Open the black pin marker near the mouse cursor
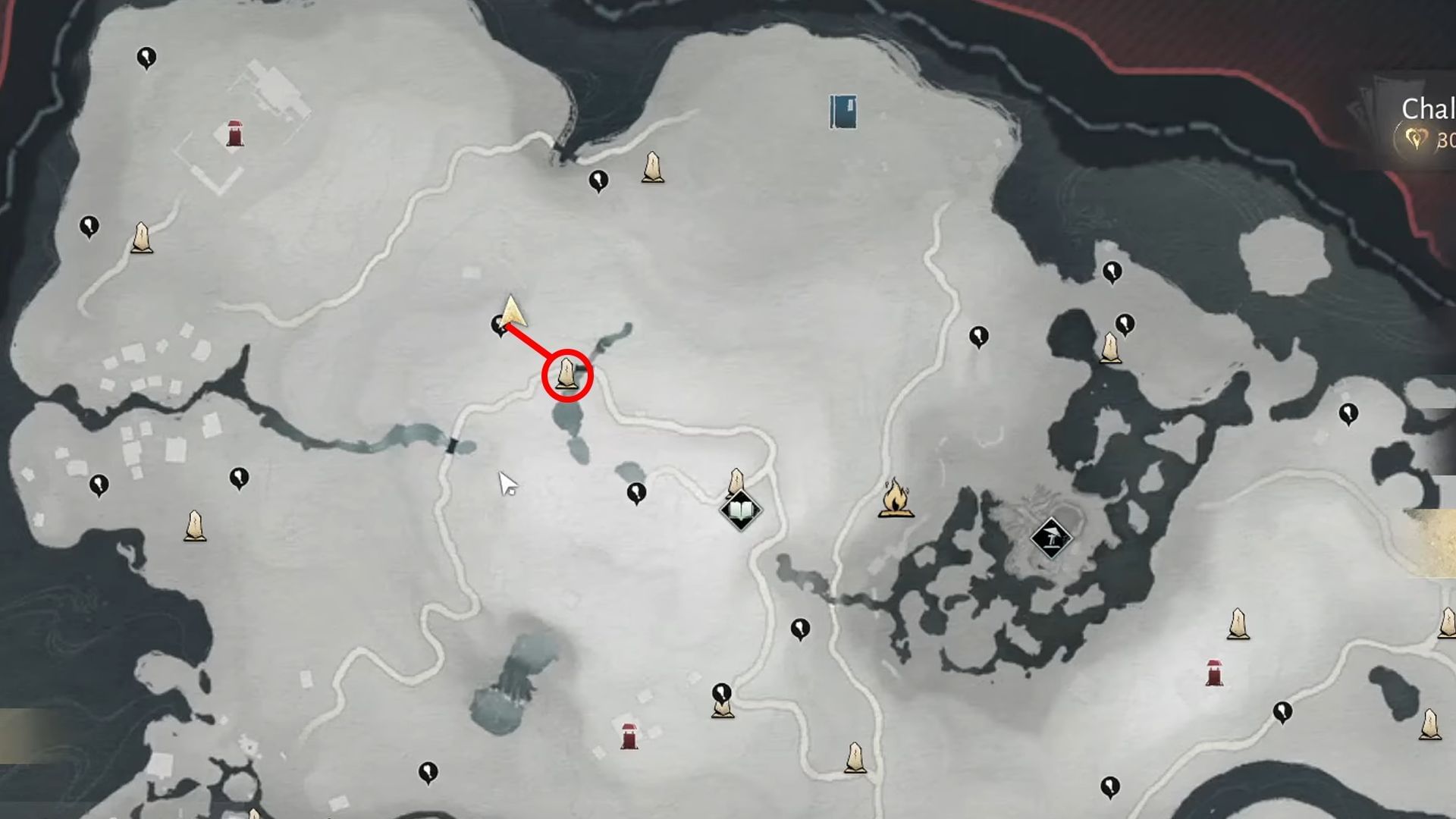Viewport: 1456px width, 819px height. (634, 492)
